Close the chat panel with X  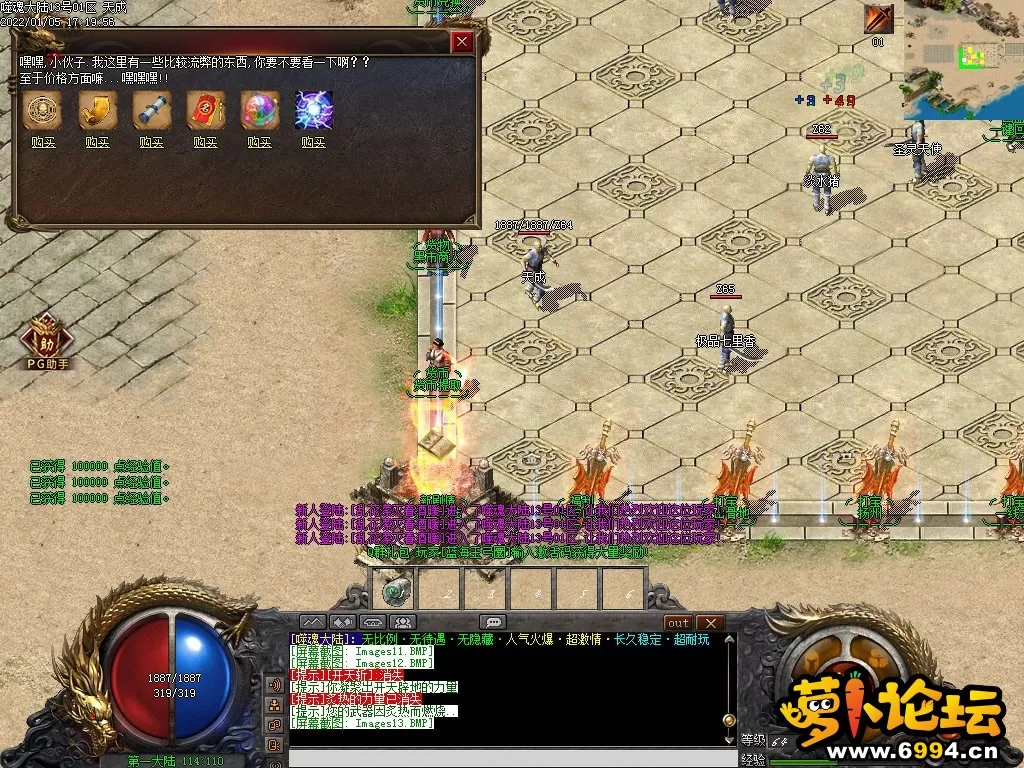pos(709,622)
